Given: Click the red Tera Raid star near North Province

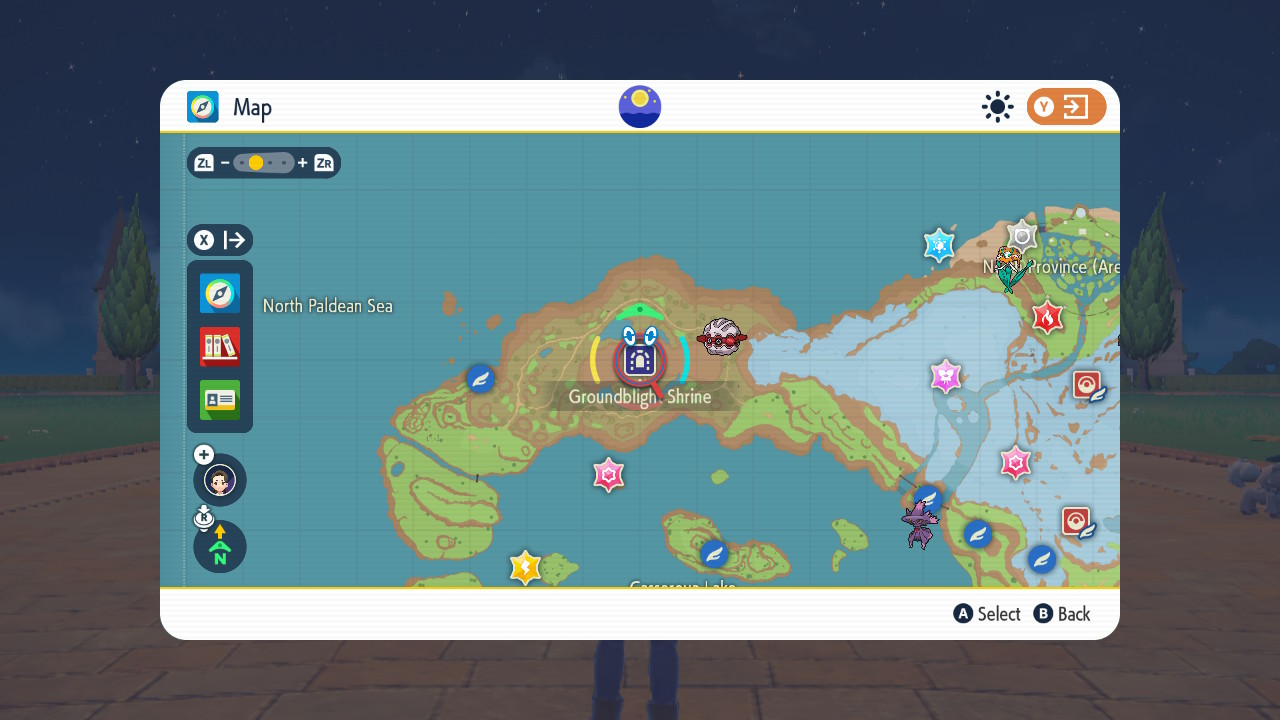Looking at the screenshot, I should click(1047, 318).
